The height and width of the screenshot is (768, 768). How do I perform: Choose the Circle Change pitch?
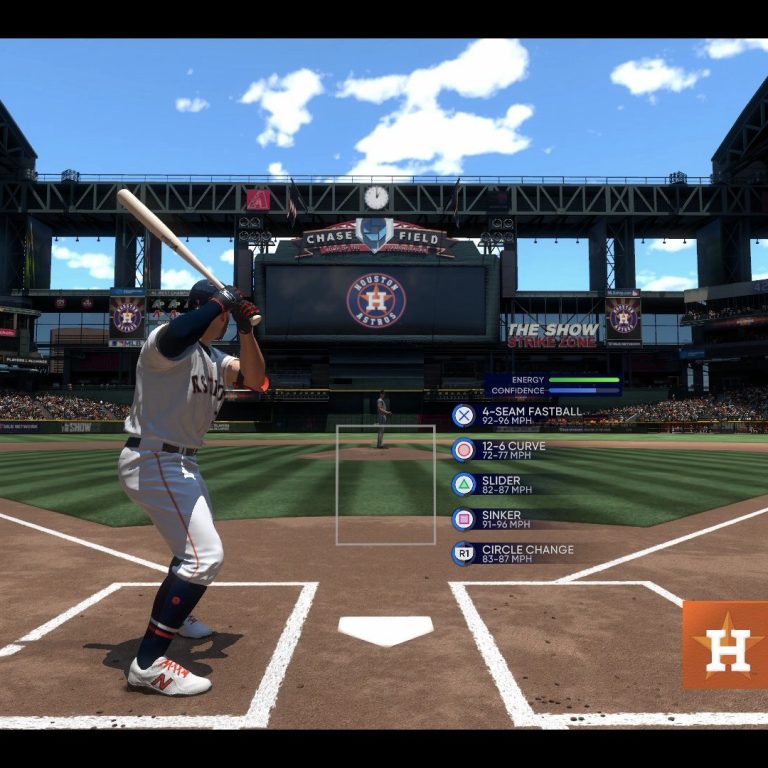point(515,553)
